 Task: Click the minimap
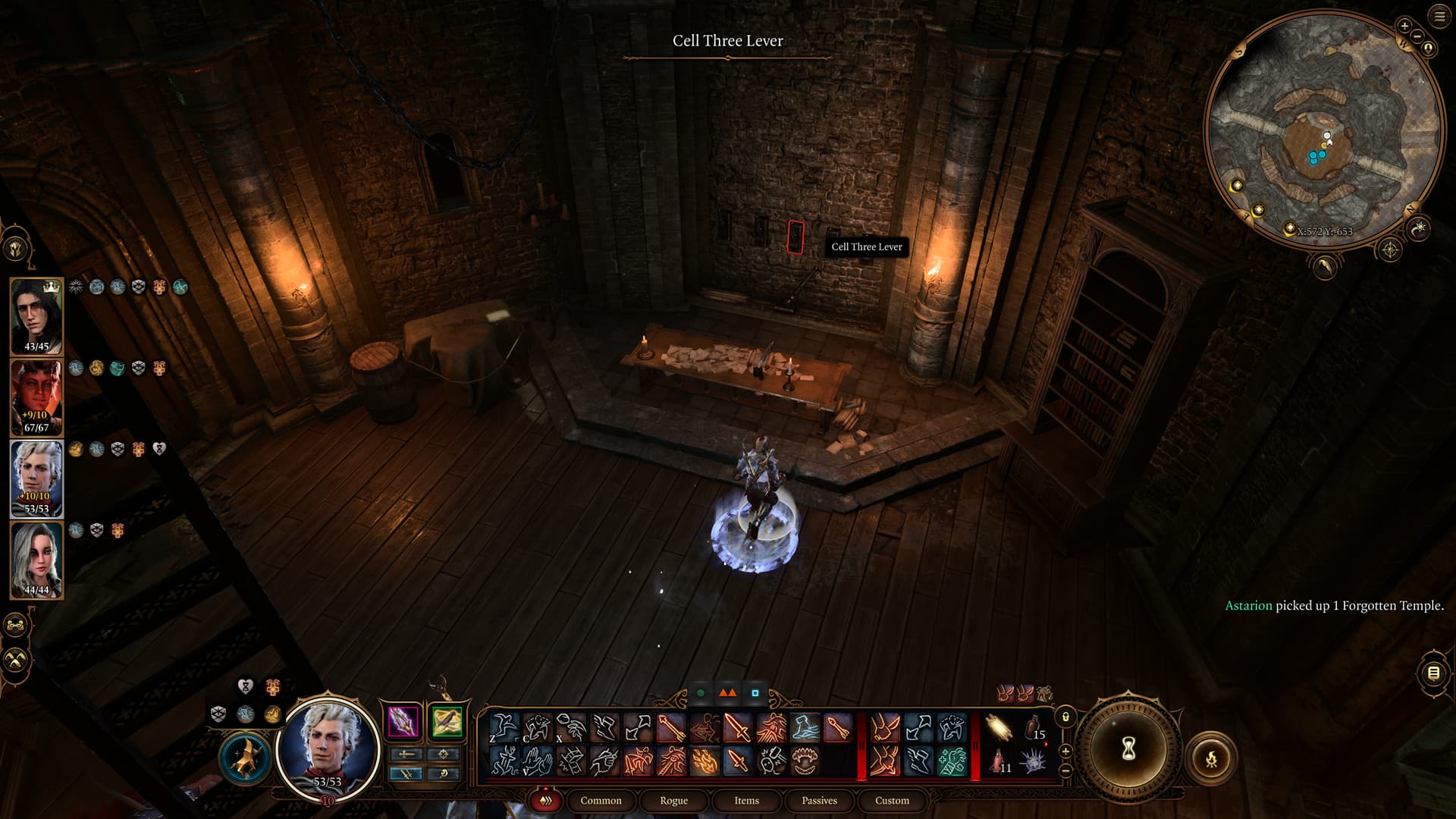pyautogui.click(x=1323, y=129)
